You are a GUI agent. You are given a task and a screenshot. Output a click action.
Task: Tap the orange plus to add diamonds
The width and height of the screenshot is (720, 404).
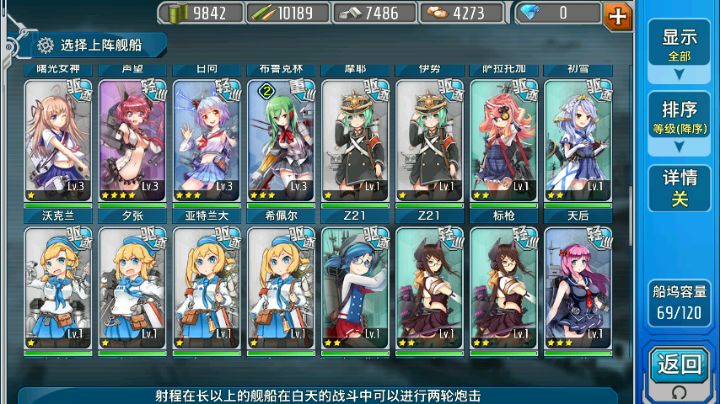[619, 15]
